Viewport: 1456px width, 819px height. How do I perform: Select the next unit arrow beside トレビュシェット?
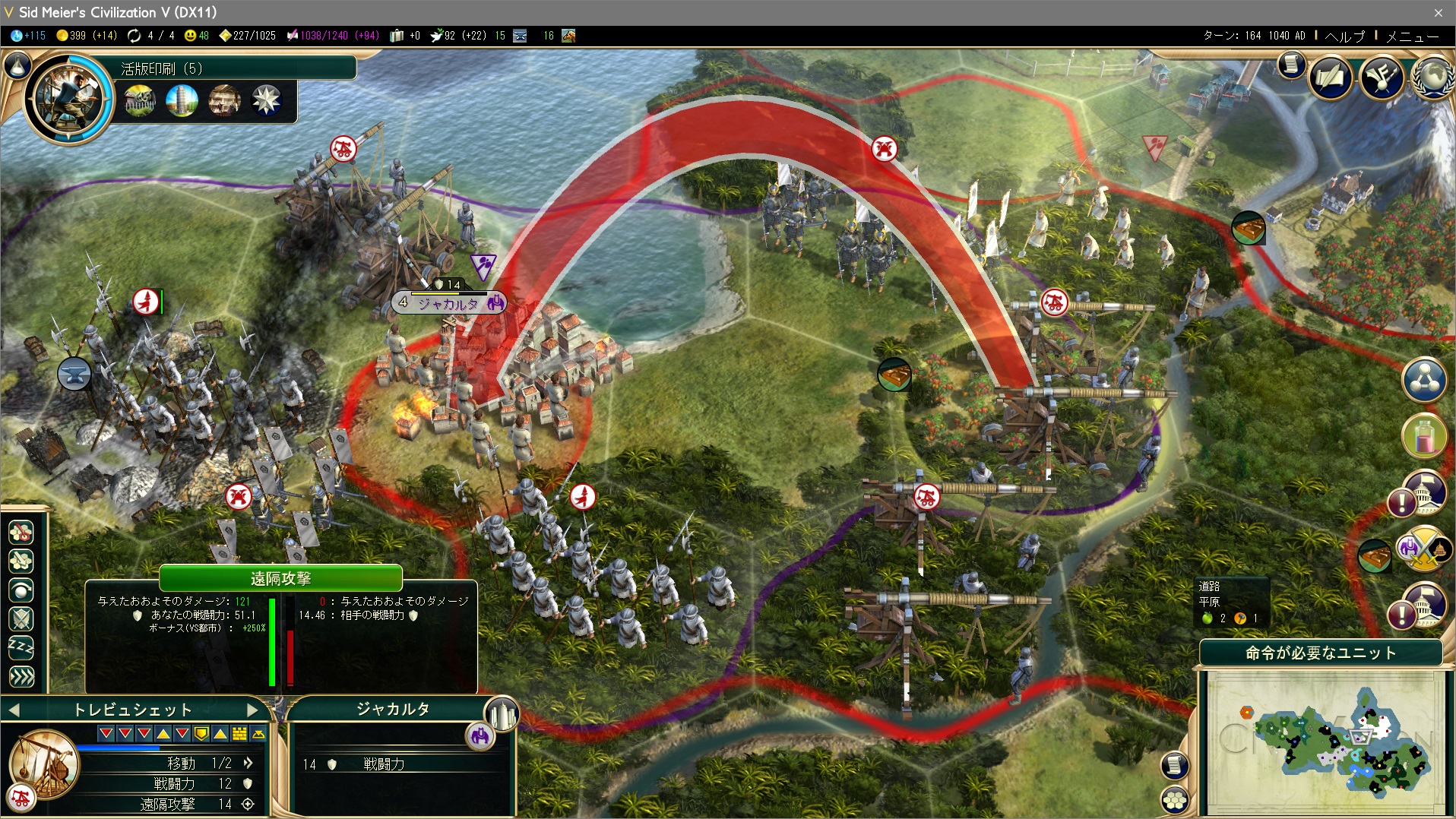coord(253,710)
